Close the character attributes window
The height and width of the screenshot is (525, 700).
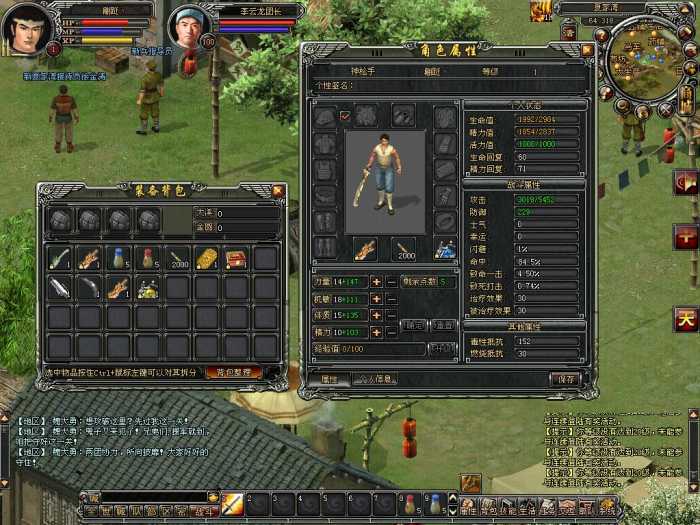(586, 49)
